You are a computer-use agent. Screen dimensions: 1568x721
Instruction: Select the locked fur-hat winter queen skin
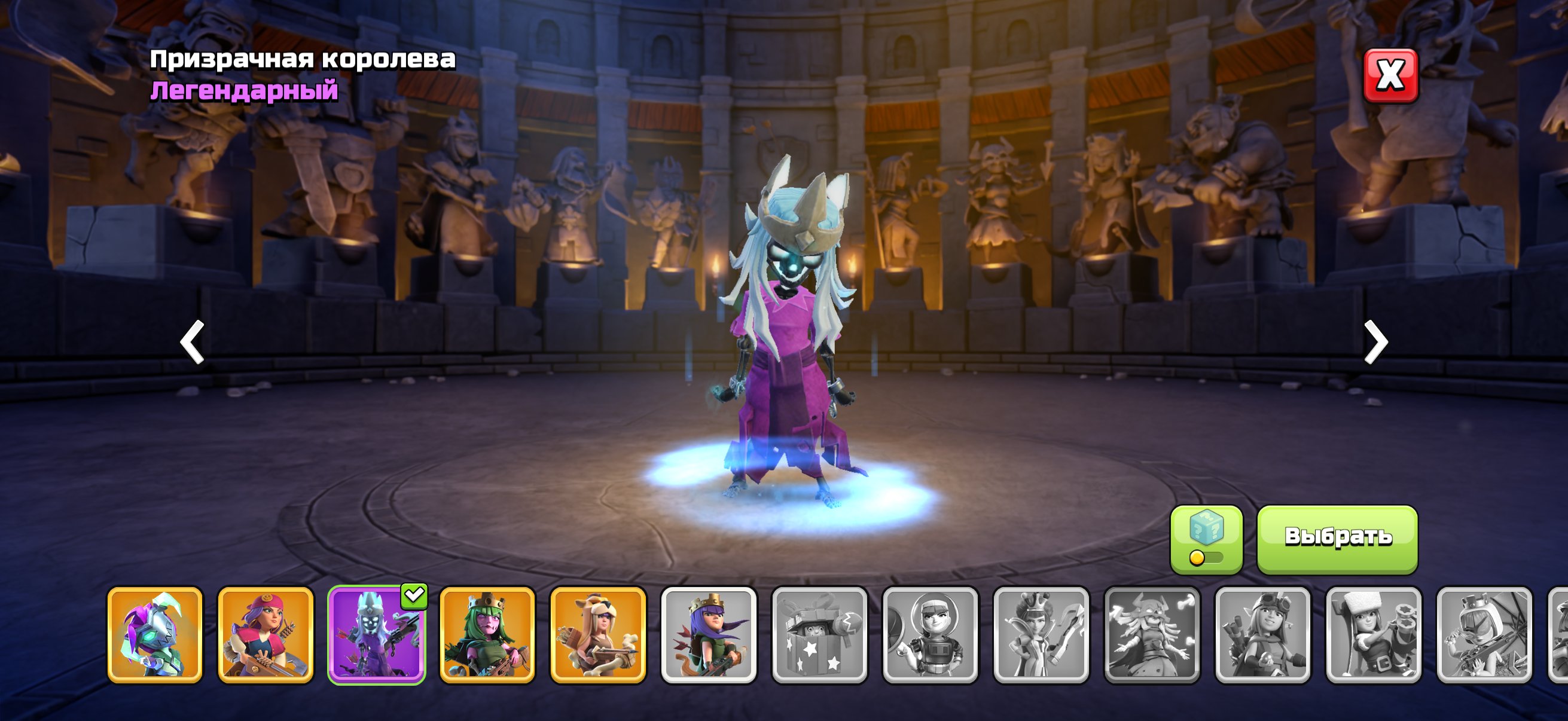(1374, 634)
